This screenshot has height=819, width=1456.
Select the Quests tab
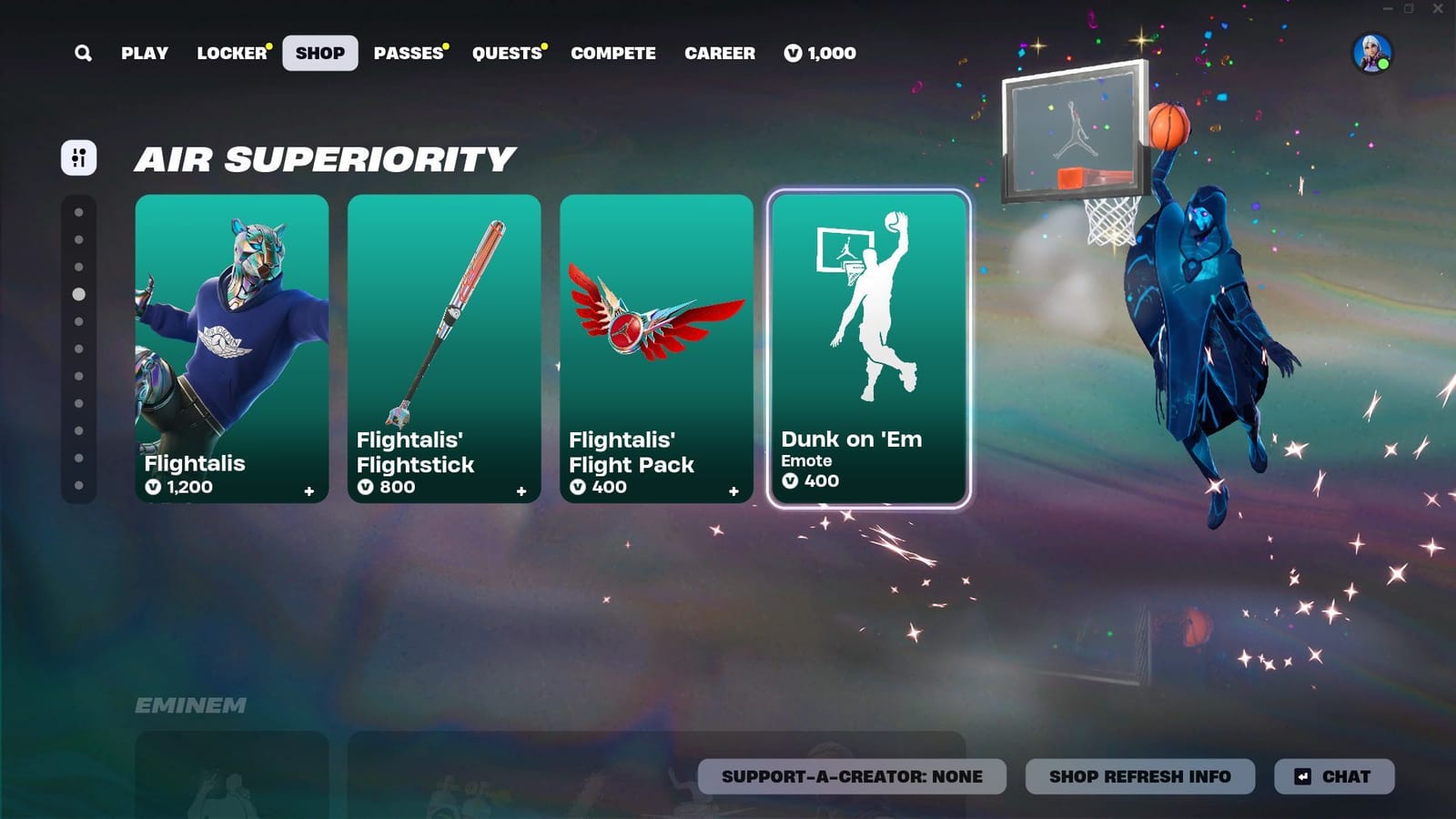(506, 53)
